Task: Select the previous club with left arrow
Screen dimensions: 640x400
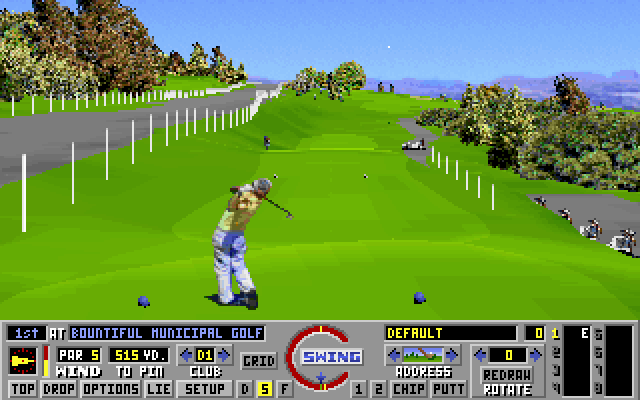Action: pos(186,354)
